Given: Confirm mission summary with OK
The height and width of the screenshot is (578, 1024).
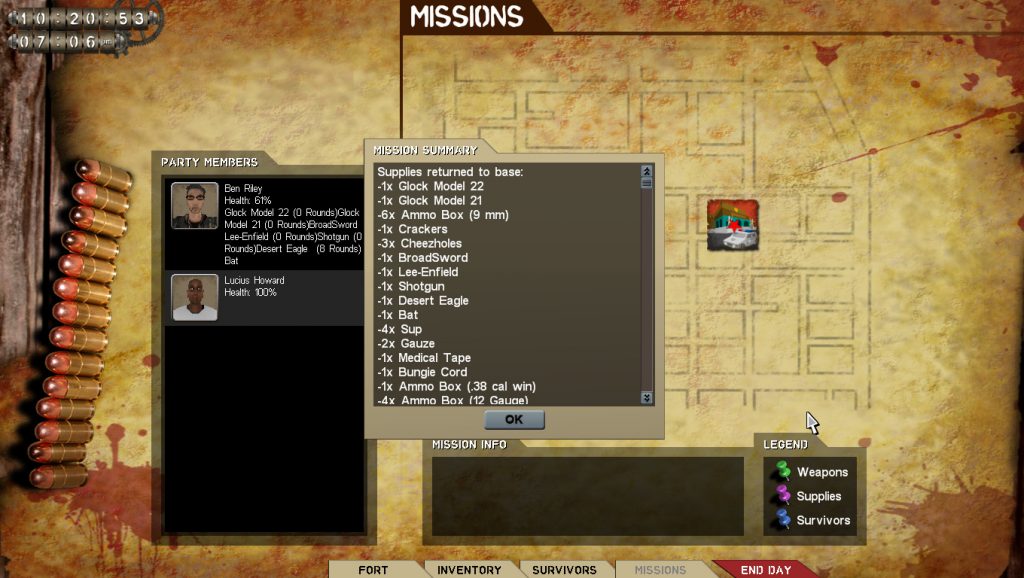Looking at the screenshot, I should pos(514,420).
